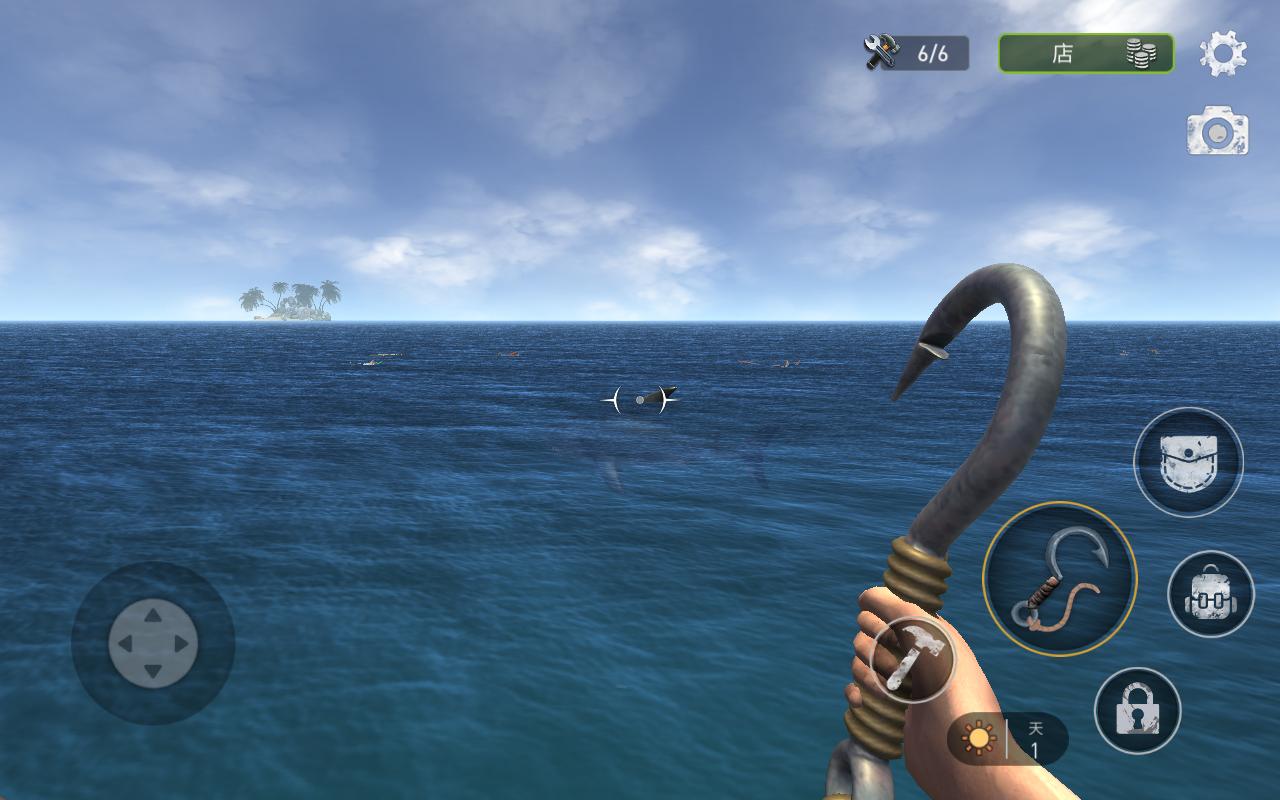
Task: Open the pocket inventory button
Action: pos(1188,462)
